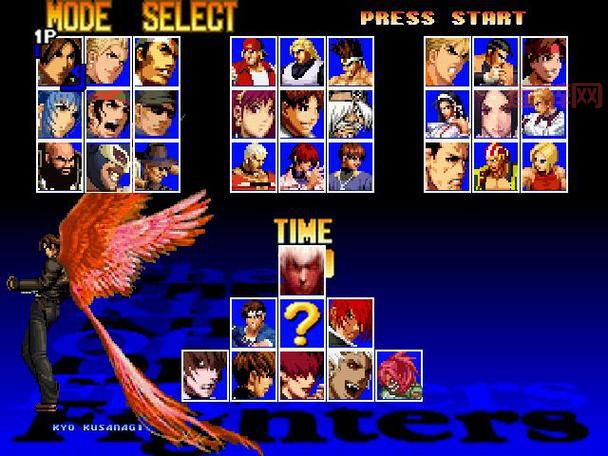The height and width of the screenshot is (456, 608).
Task: Select Kyo Kusanagi's highlighted portrait
Action: [x=60, y=62]
